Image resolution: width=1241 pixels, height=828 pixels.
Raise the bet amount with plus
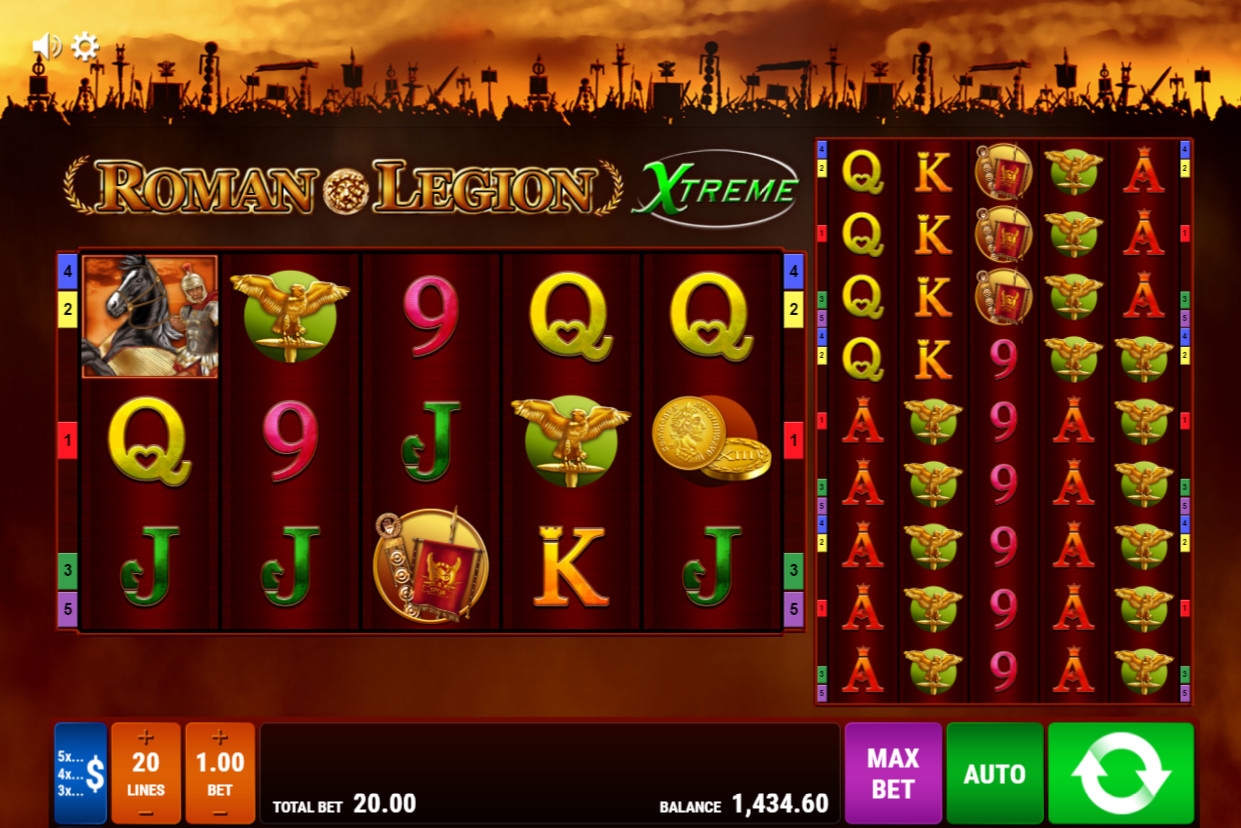[220, 738]
